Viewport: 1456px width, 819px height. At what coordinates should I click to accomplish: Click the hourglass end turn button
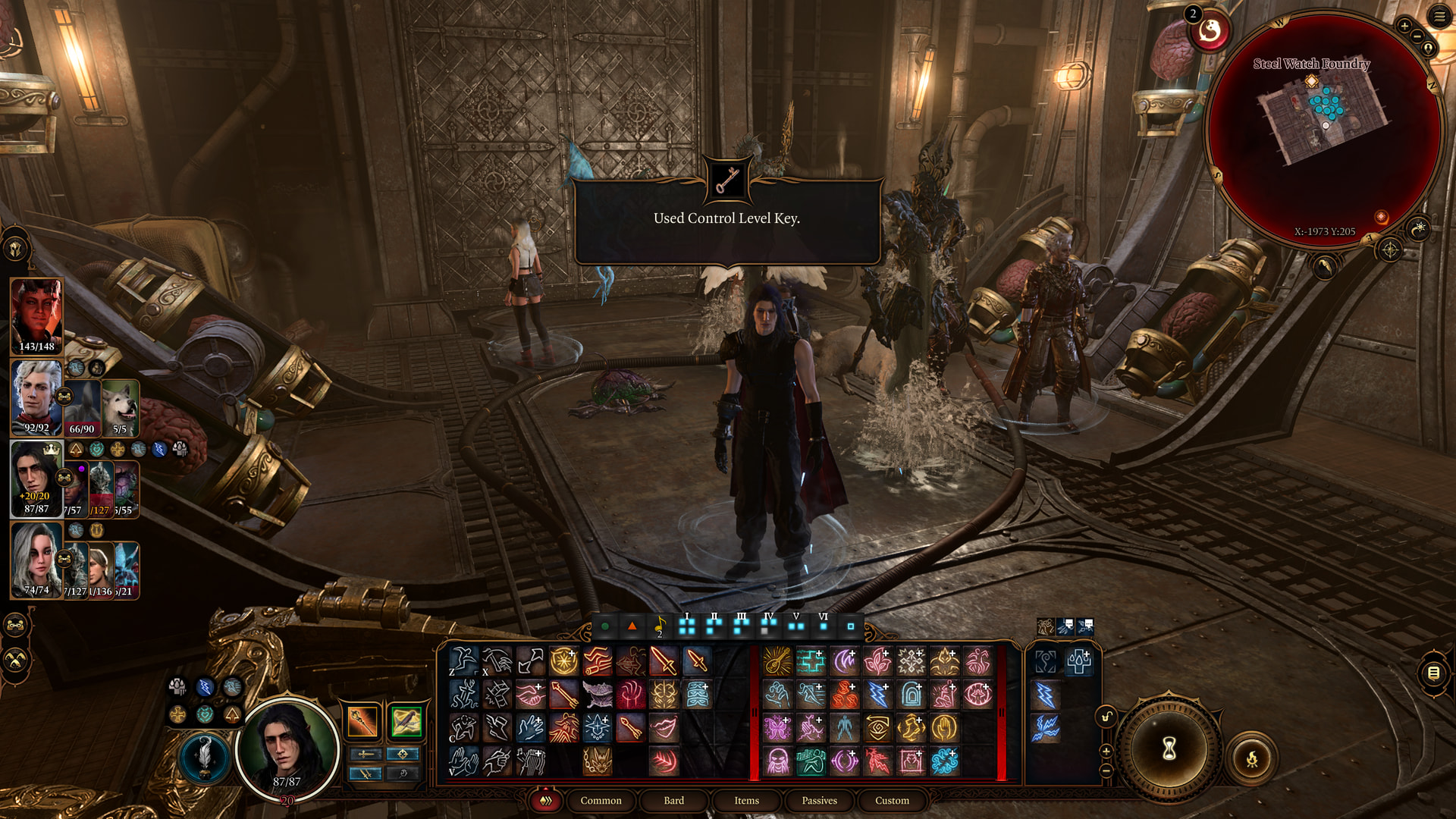click(1169, 749)
